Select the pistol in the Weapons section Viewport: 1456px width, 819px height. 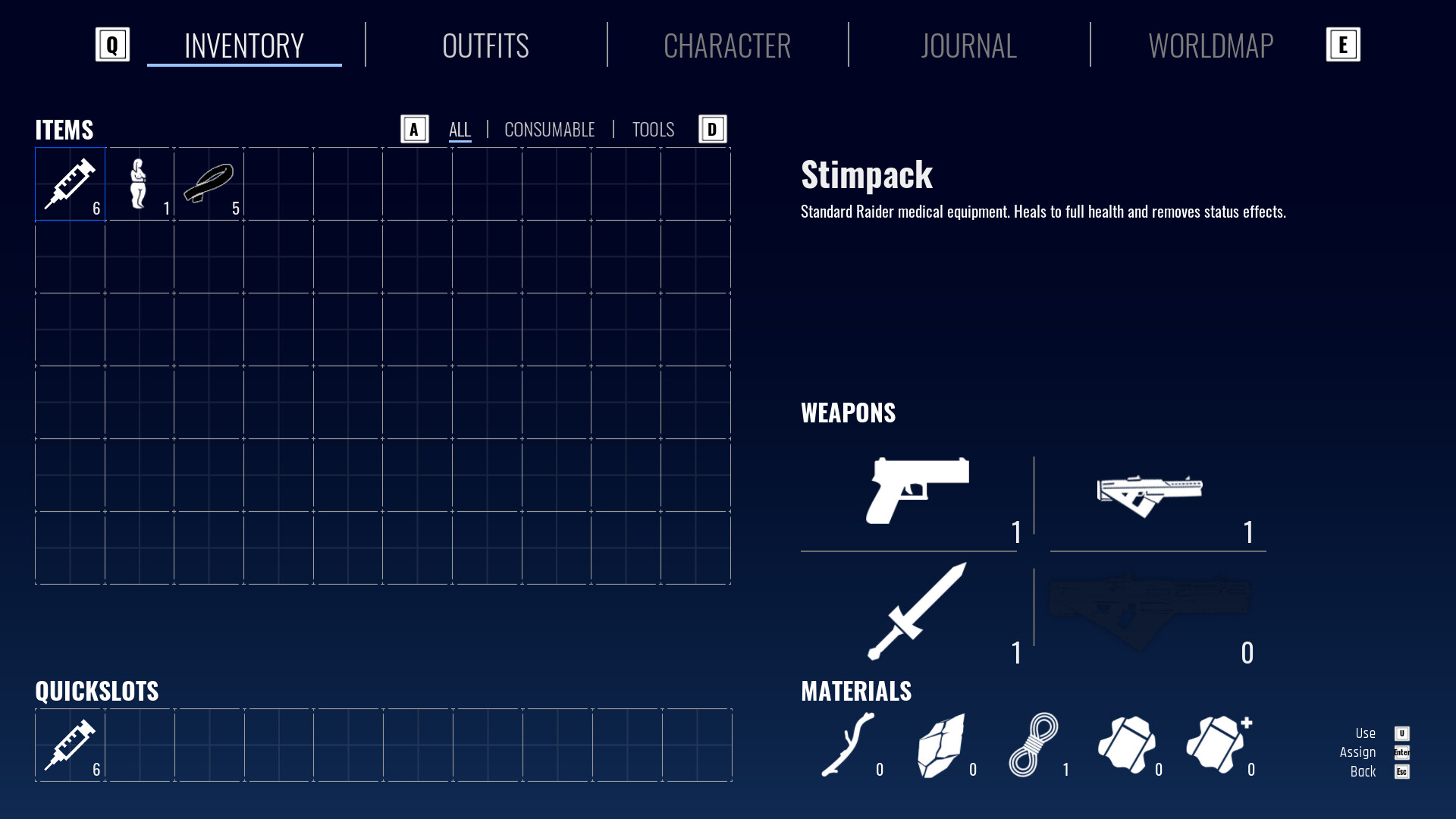[918, 491]
